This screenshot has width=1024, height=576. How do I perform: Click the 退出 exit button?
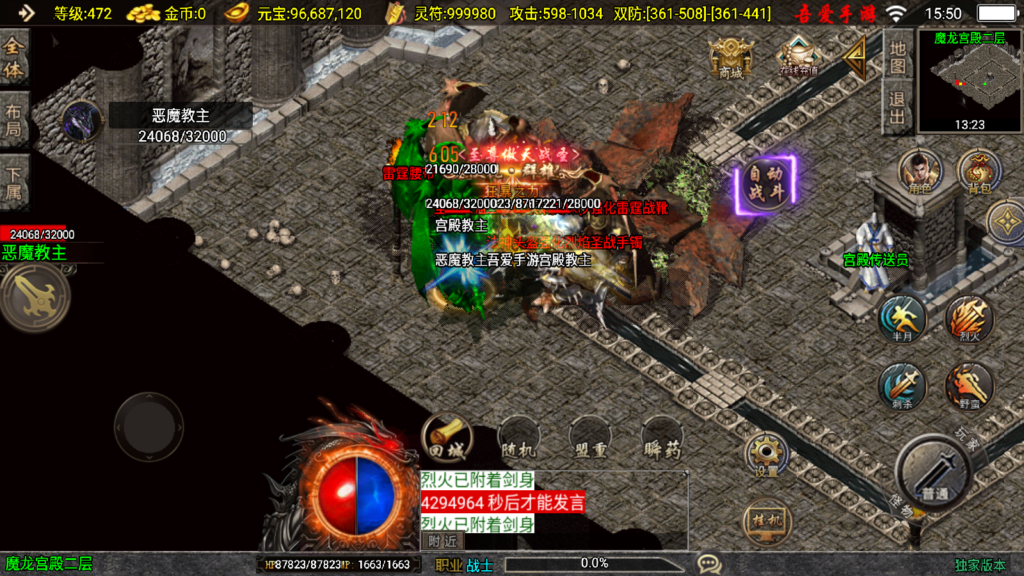tap(898, 108)
